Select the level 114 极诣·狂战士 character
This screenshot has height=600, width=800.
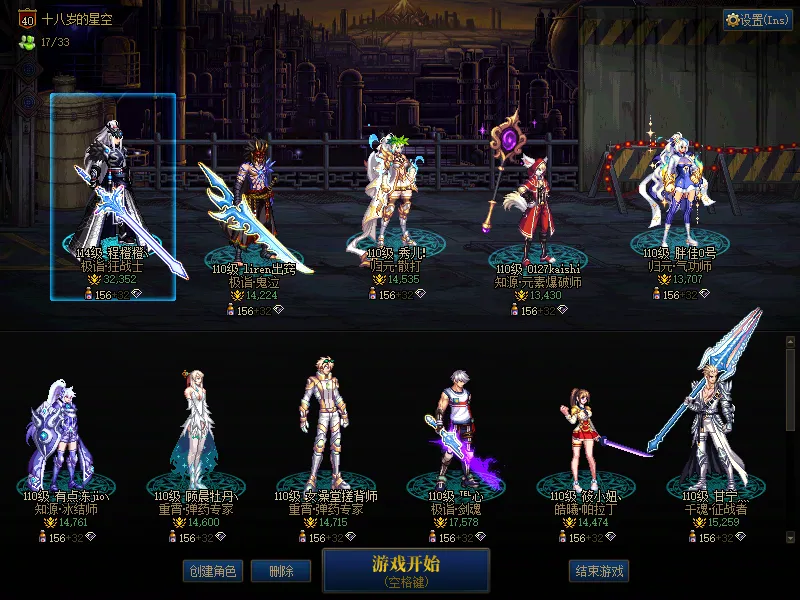coord(113,196)
